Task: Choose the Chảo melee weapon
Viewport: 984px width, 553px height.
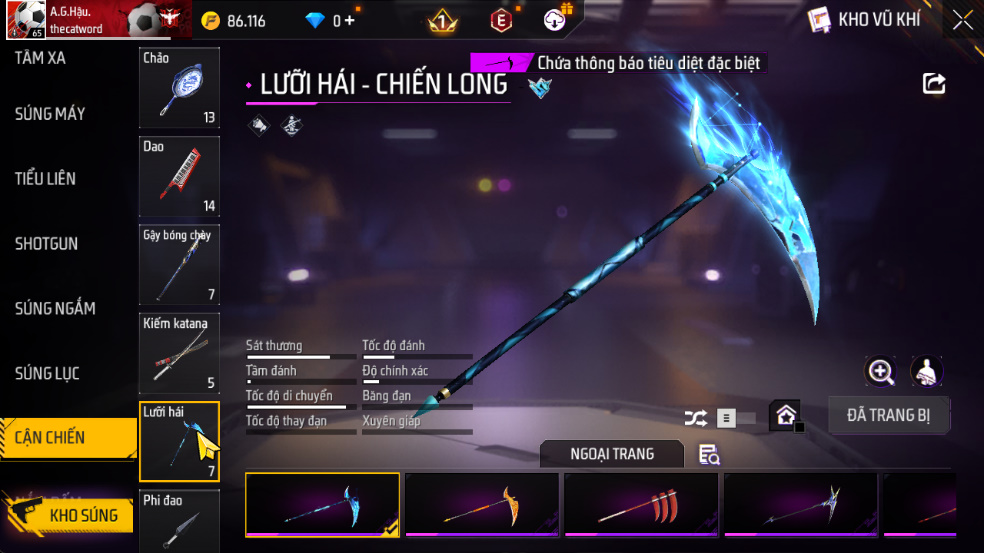Action: pyautogui.click(x=179, y=88)
